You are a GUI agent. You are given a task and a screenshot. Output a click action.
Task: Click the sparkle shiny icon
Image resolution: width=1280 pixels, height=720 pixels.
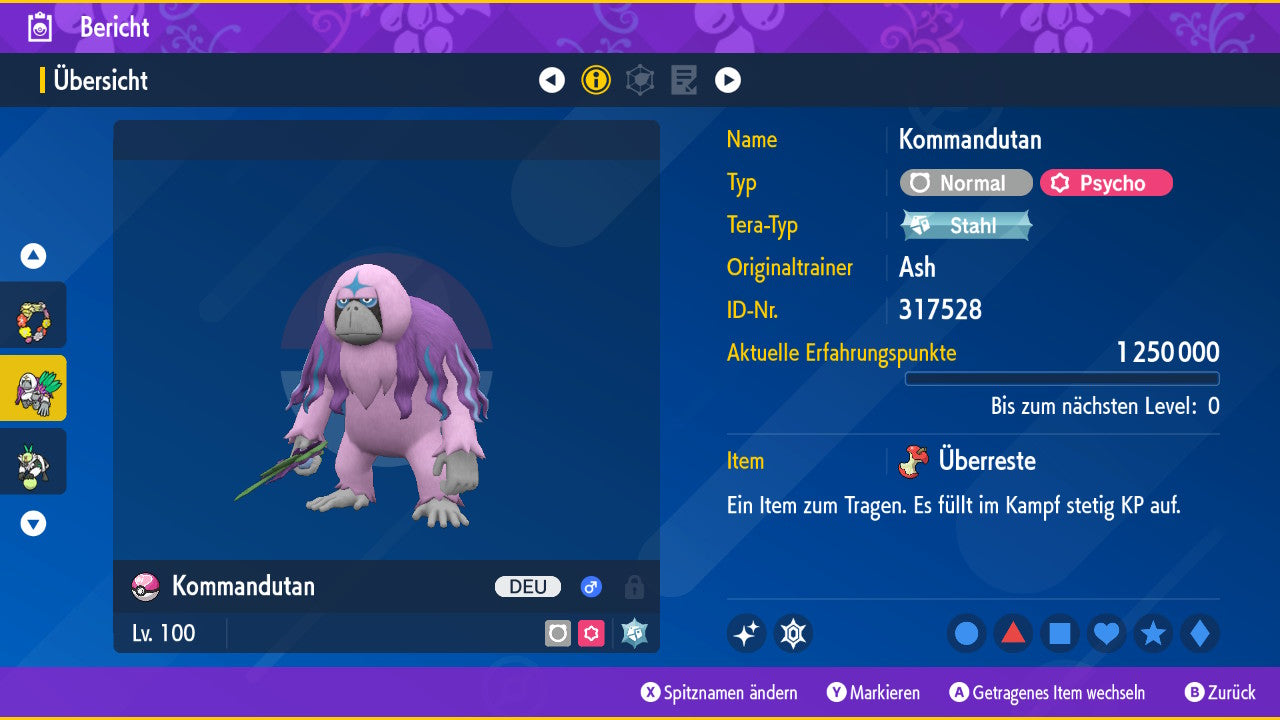tap(746, 633)
